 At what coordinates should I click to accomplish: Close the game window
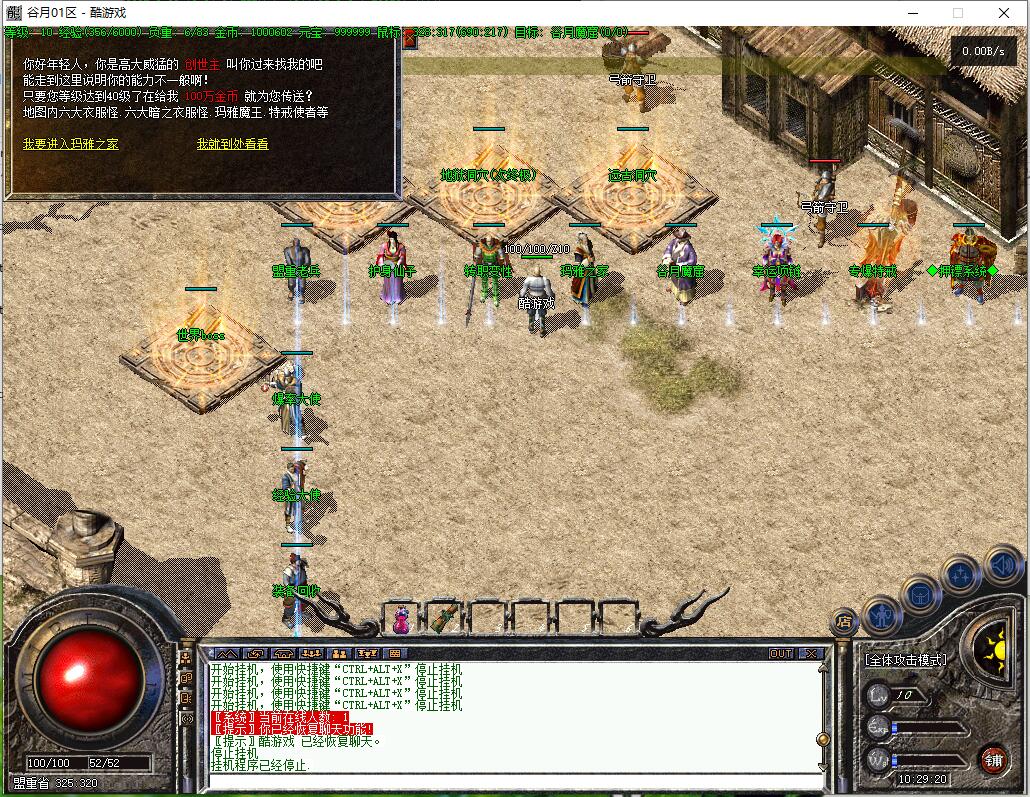(1005, 13)
